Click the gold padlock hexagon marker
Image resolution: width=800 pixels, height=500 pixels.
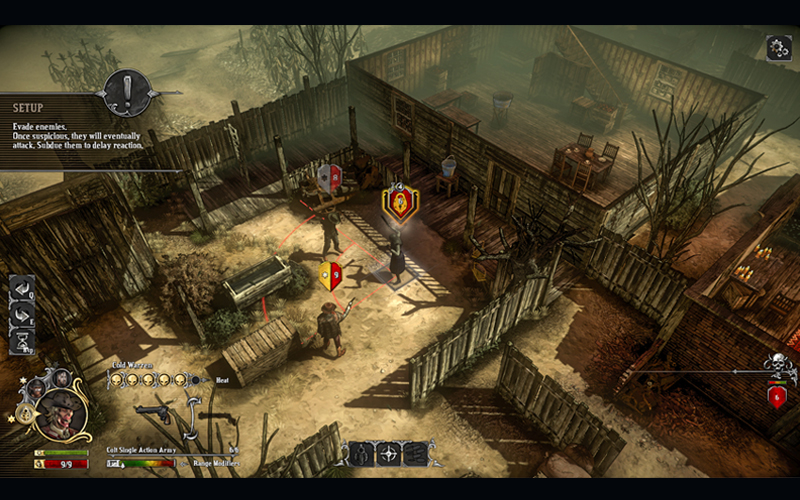400,203
